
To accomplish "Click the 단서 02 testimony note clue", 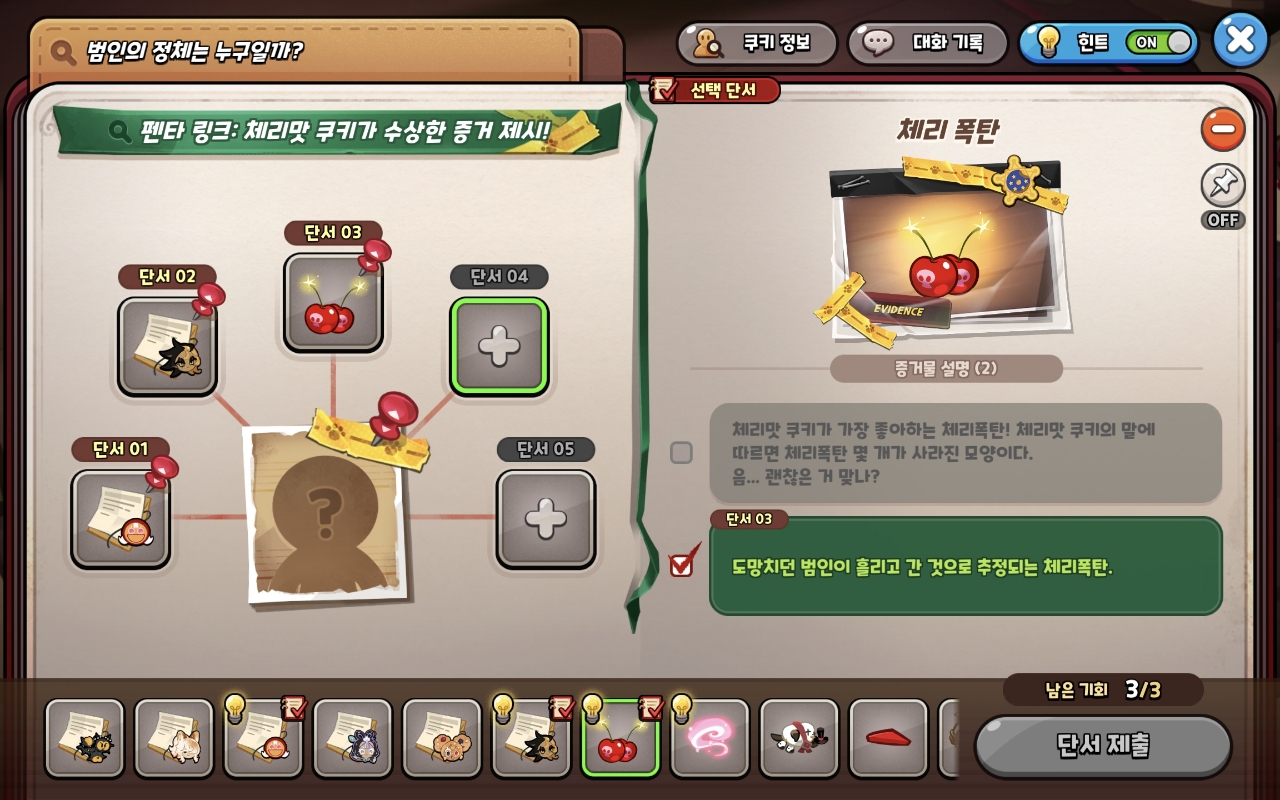I will pyautogui.click(x=167, y=346).
